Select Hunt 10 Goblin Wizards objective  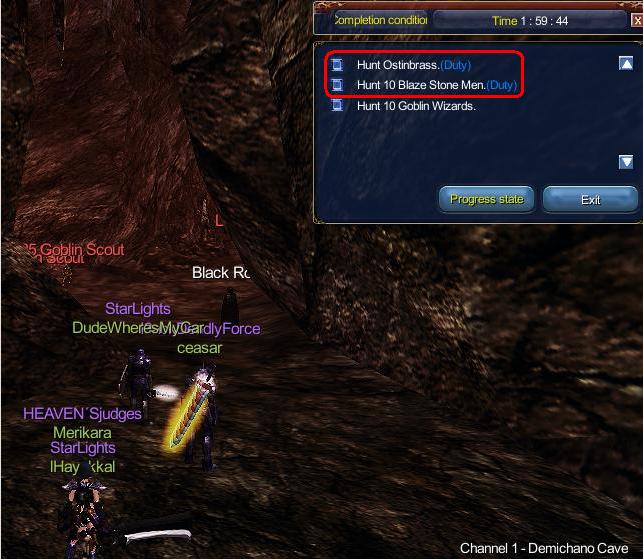coord(415,105)
